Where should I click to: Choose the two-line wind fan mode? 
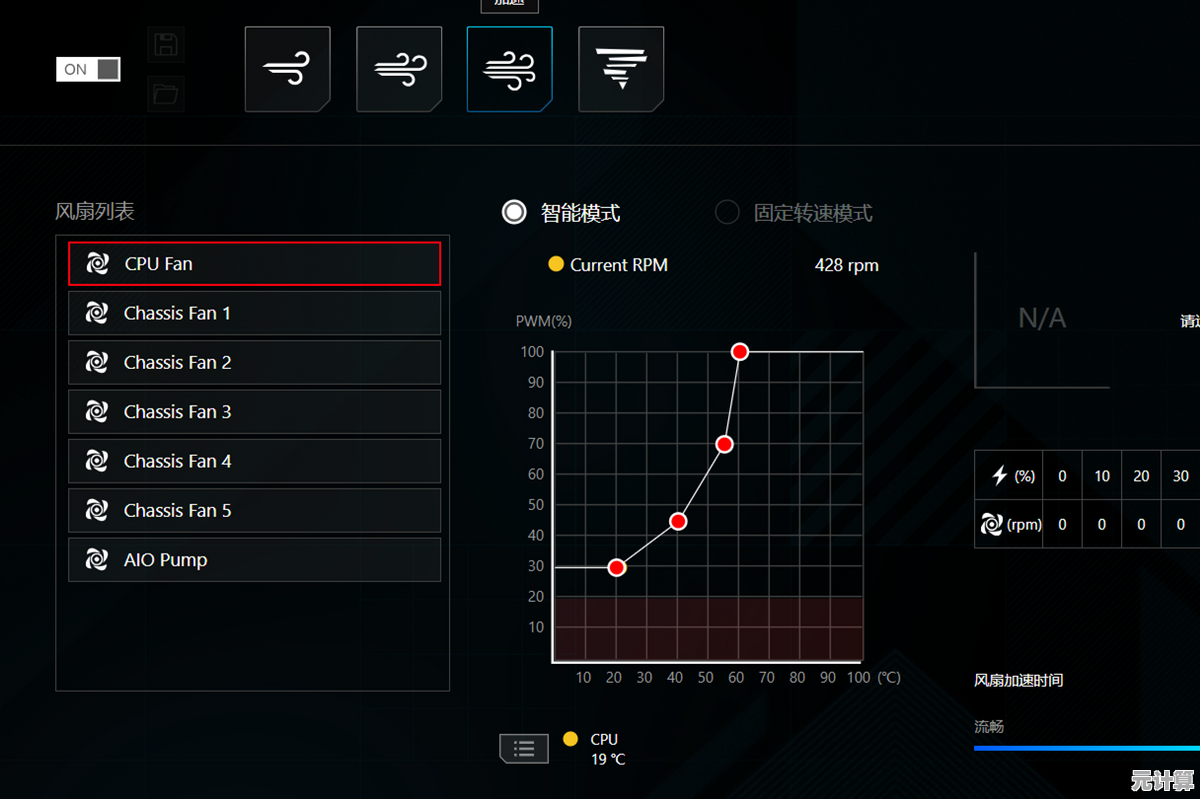(x=399, y=69)
